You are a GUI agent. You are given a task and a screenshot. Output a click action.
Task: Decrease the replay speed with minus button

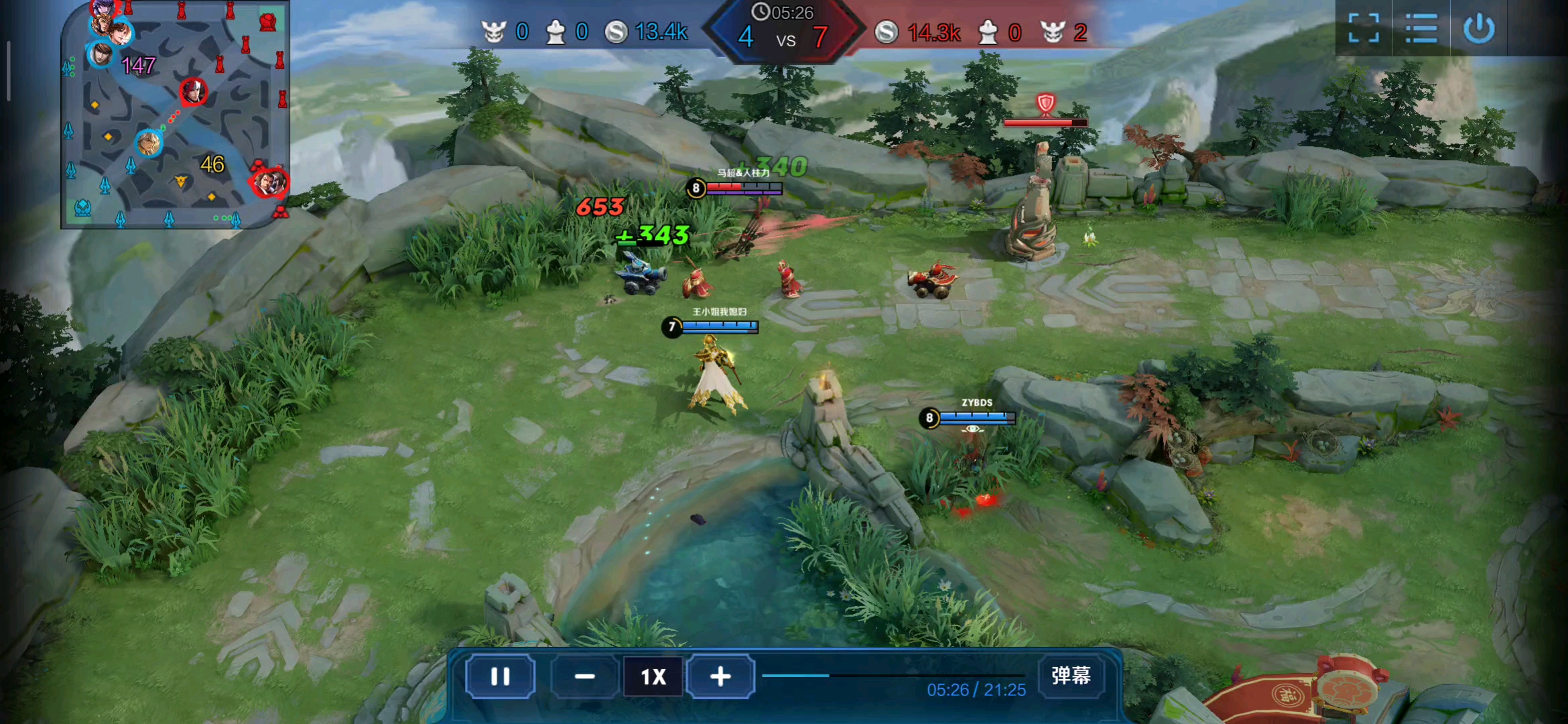584,676
